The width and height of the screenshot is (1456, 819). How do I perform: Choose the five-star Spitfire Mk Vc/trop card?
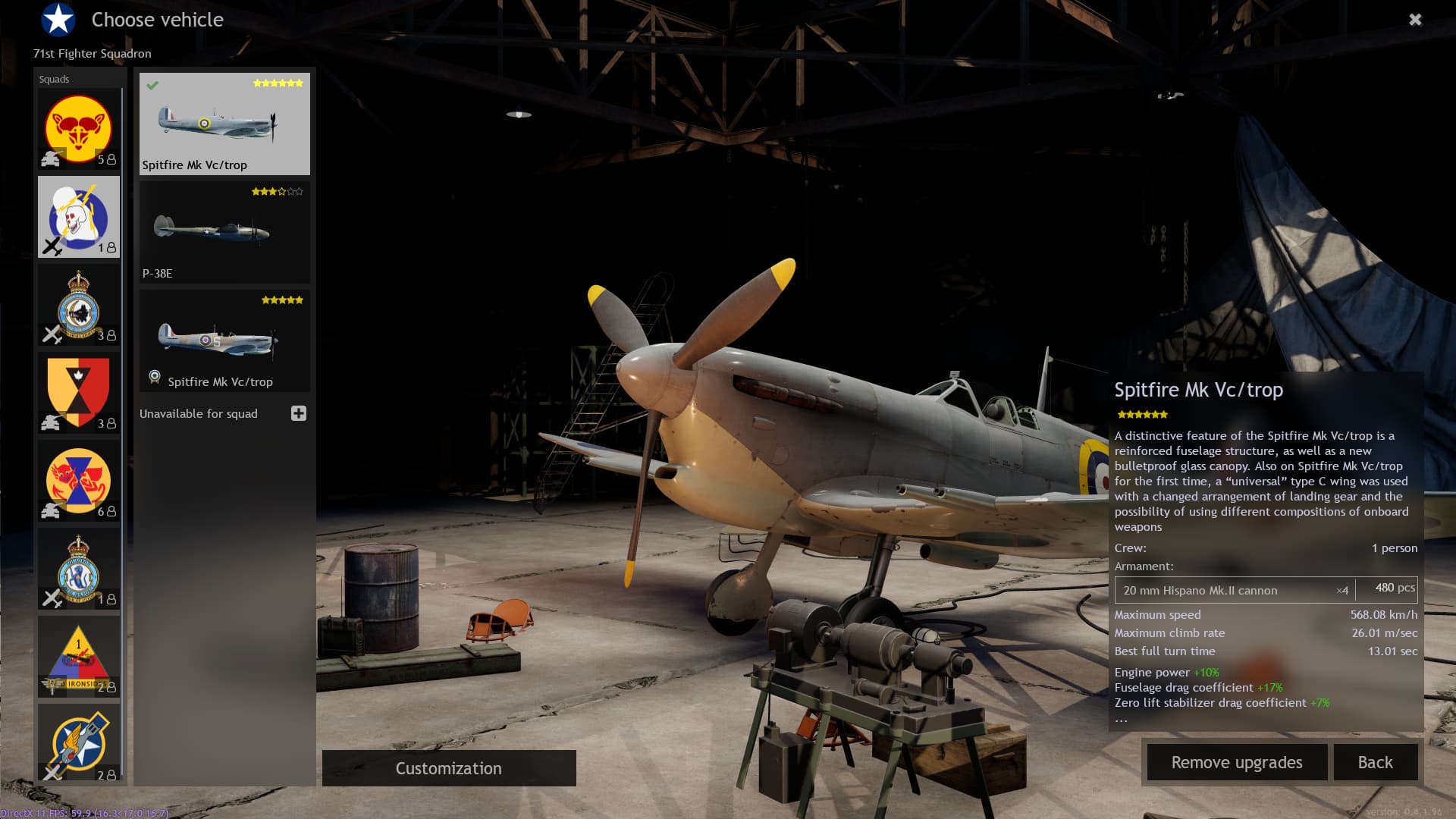tap(224, 340)
